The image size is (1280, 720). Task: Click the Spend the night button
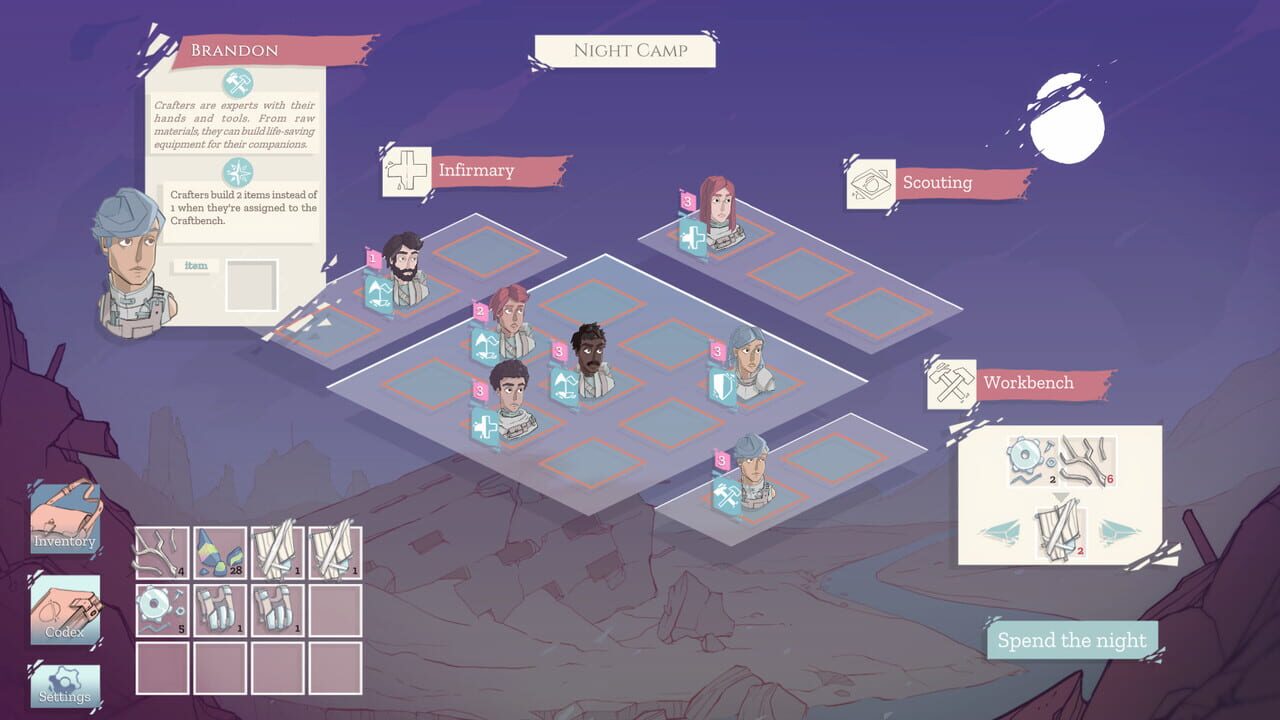[1071, 641]
